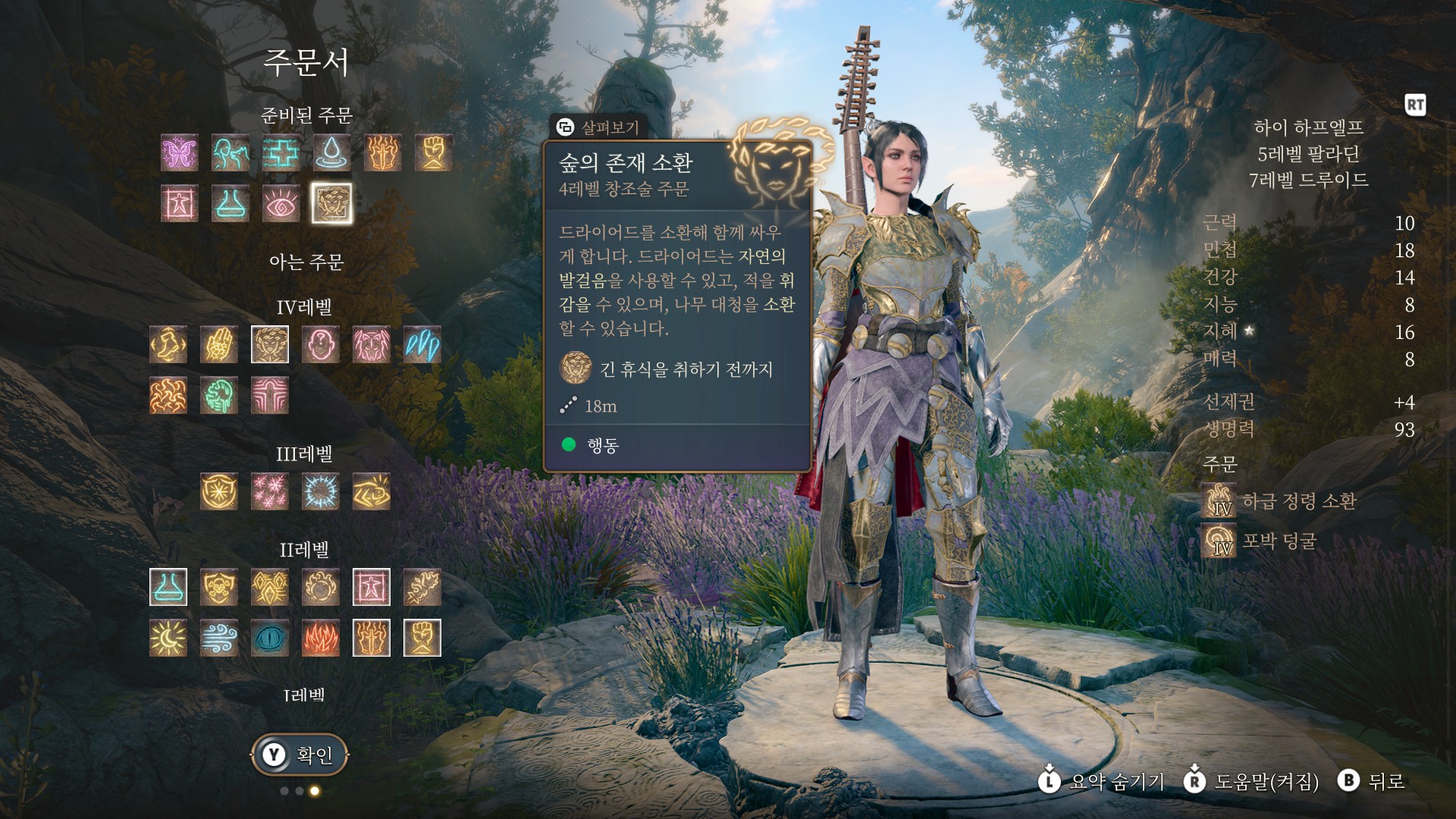This screenshot has height=819, width=1456.
Task: Select the cracked stone hand spell
Action: pyautogui.click(x=219, y=344)
